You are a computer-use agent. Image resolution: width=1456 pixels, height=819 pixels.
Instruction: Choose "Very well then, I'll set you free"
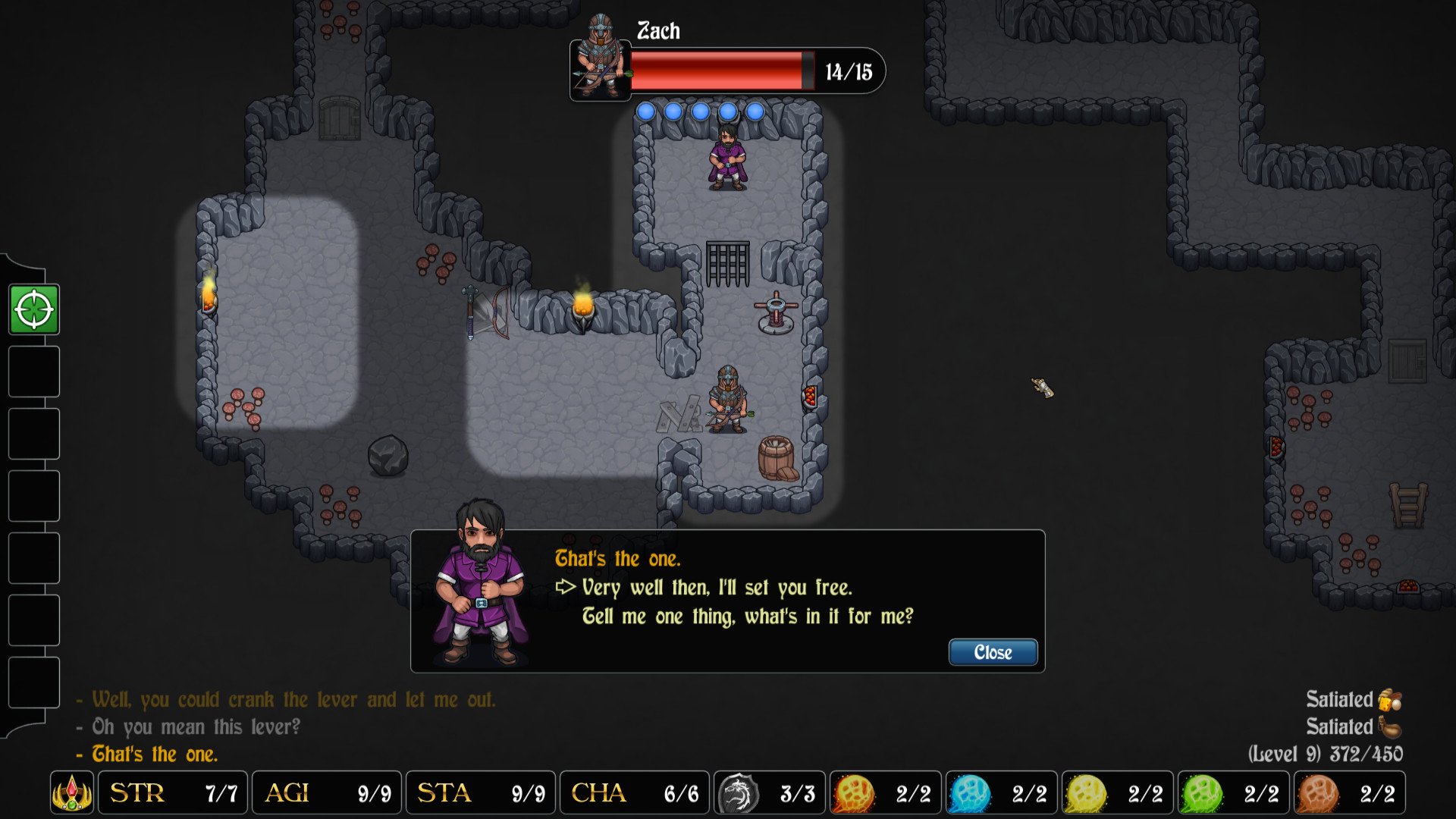click(x=717, y=588)
